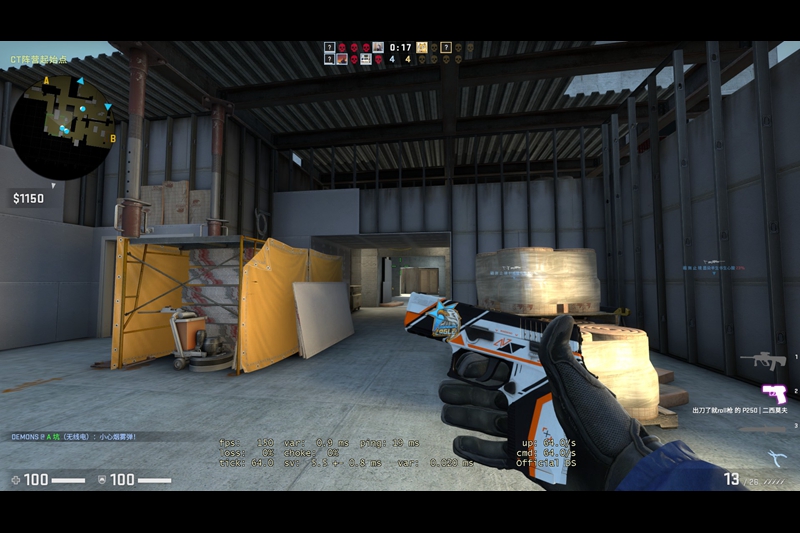Image resolution: width=800 pixels, height=533 pixels.
Task: Click the bombsite B marker on radar
Action: tap(113, 138)
